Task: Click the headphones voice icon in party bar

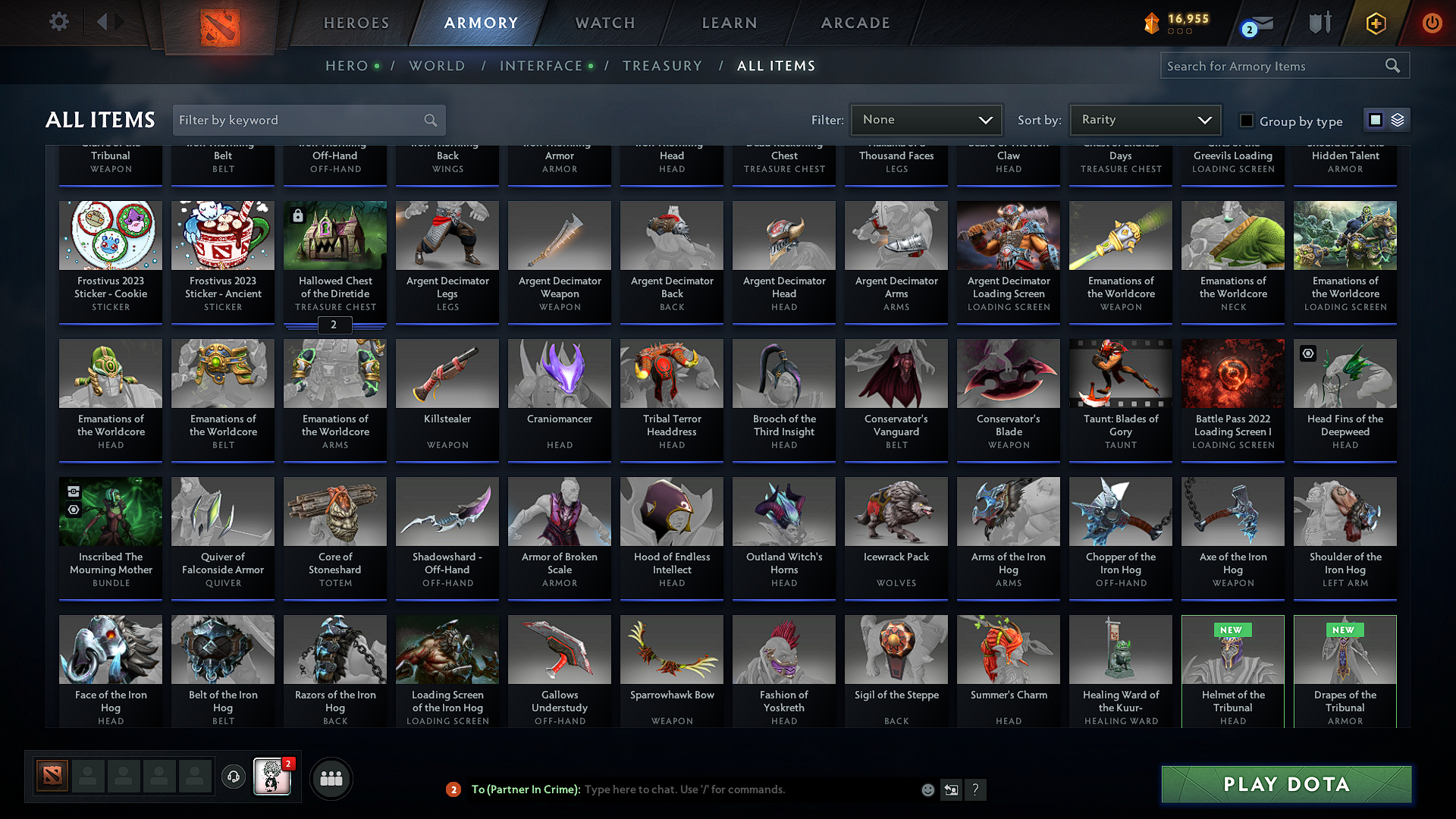Action: coord(234,777)
